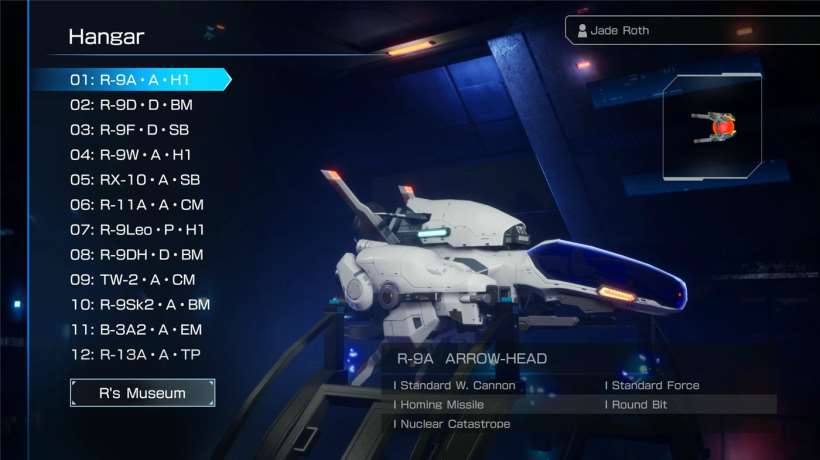The image size is (820, 460).
Task: Open R's Museum
Action: [x=142, y=393]
